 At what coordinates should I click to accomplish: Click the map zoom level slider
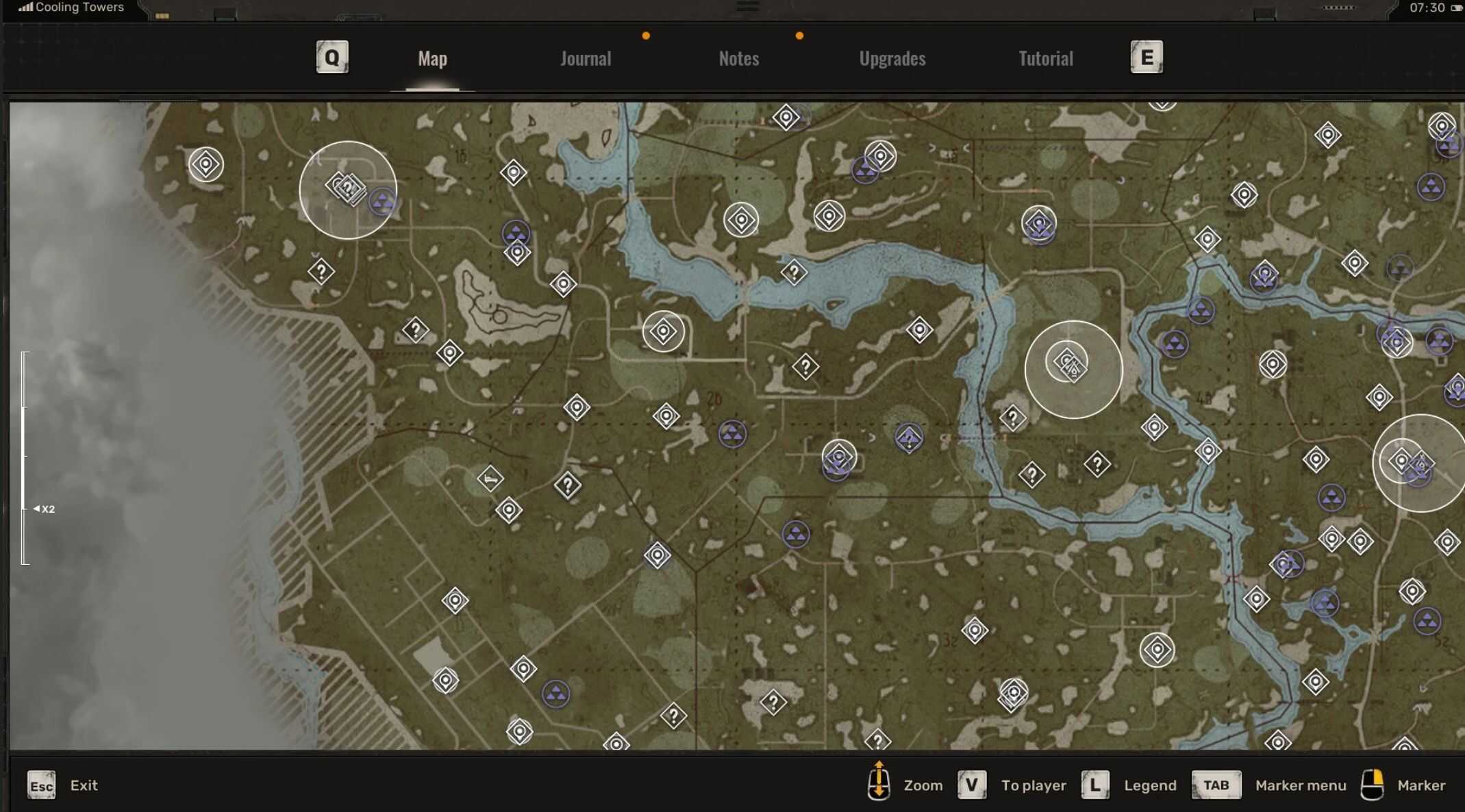[25, 457]
